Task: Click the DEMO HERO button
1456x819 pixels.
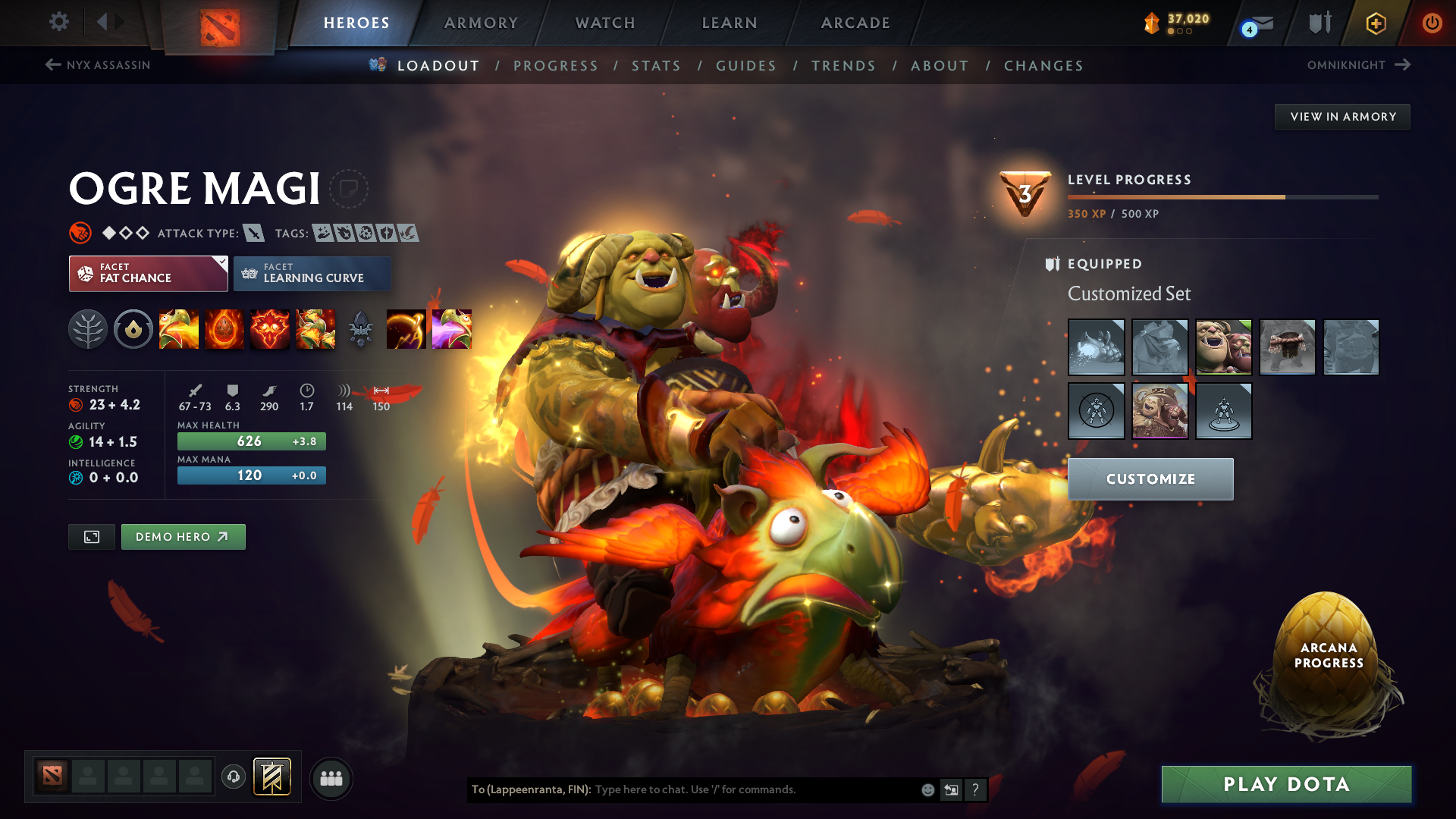Action: pos(183,536)
